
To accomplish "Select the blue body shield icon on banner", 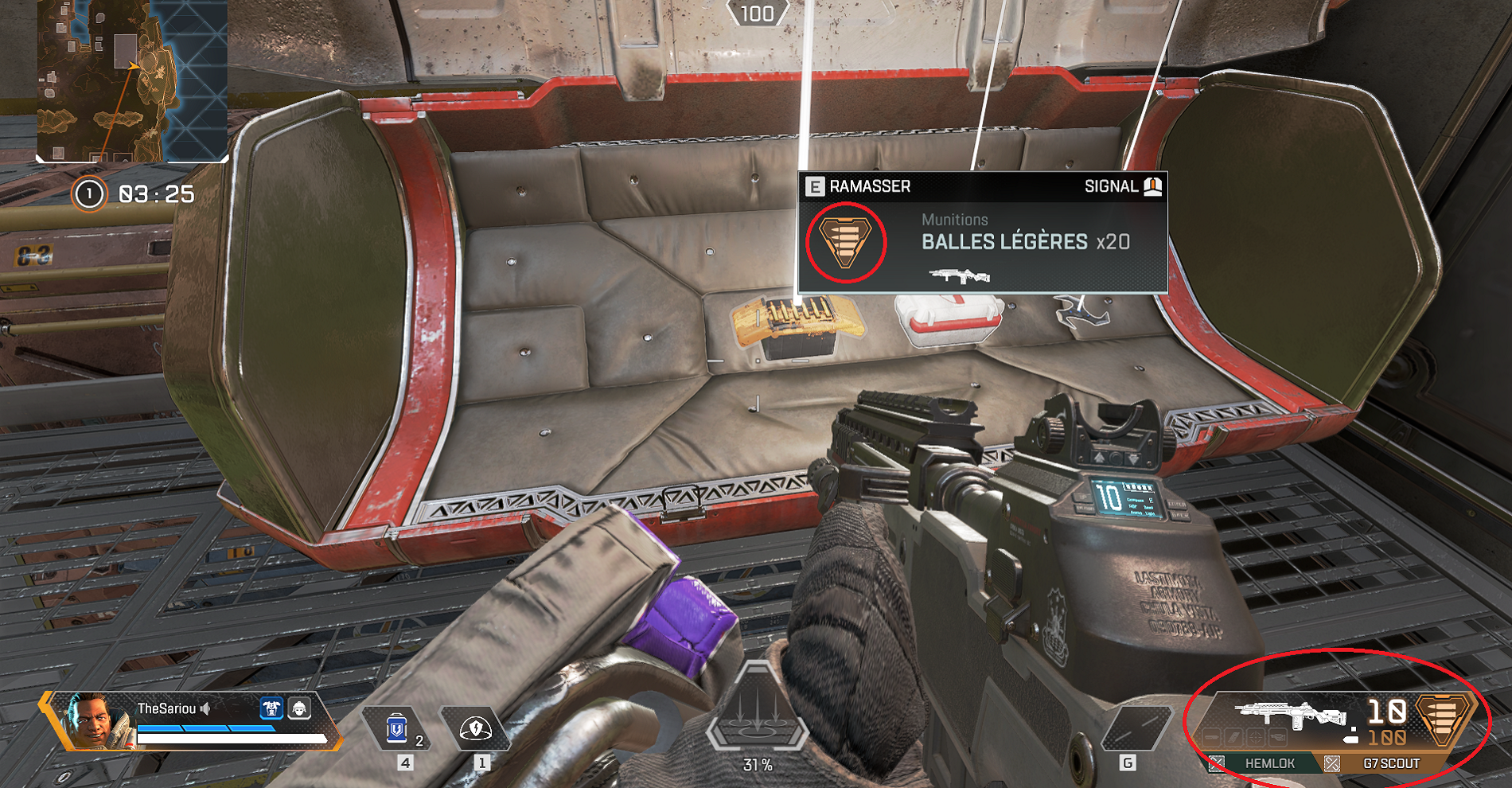I will point(271,709).
